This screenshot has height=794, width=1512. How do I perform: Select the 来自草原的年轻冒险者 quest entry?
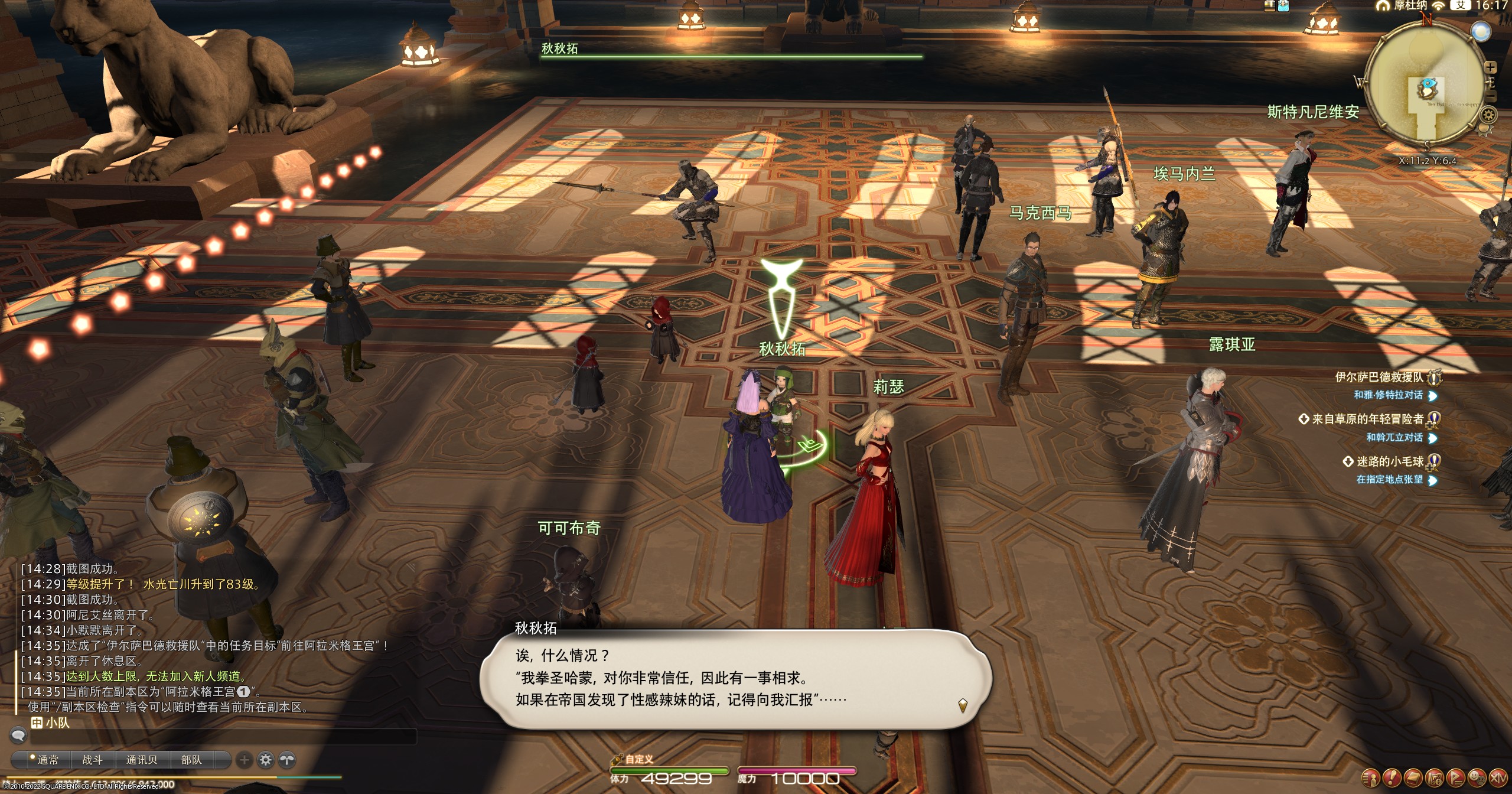(1367, 419)
